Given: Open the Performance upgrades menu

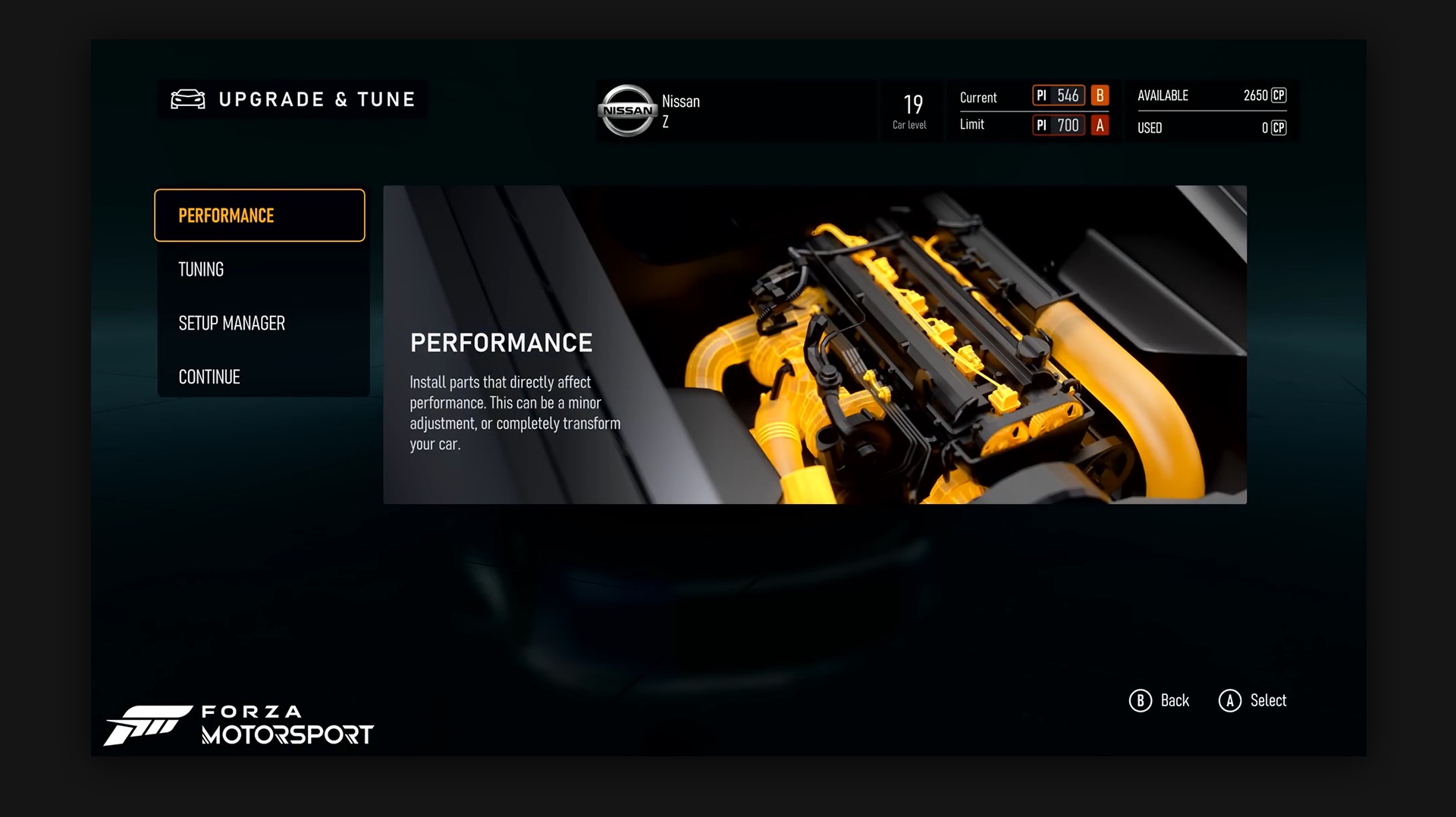Looking at the screenshot, I should coord(259,215).
